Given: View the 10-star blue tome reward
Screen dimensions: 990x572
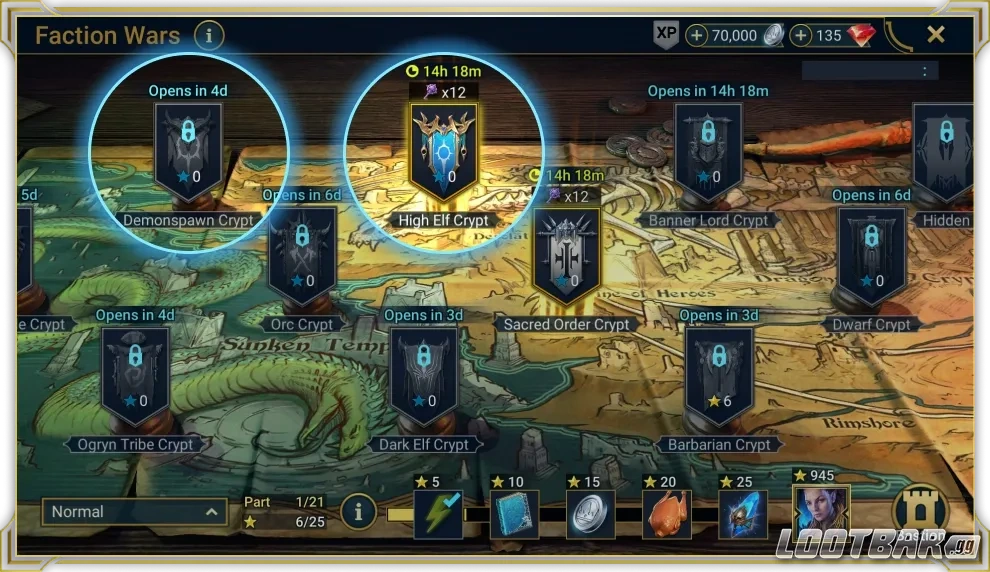Looking at the screenshot, I should coord(514,514).
